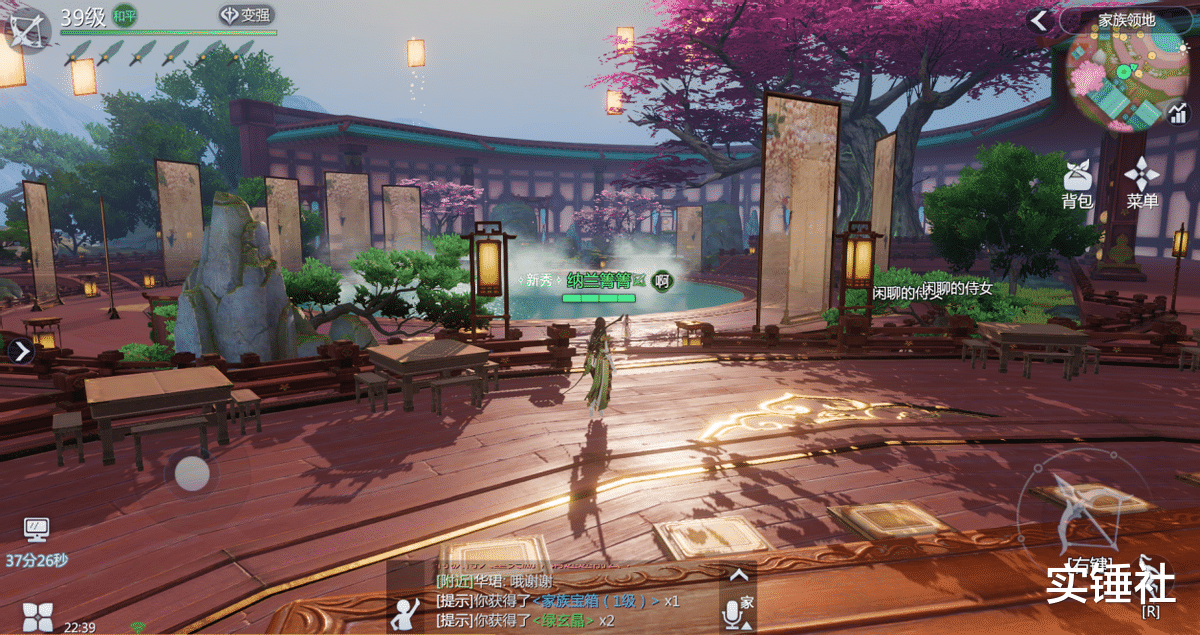
Task: Expand the chat box with the up arrow
Action: (738, 575)
